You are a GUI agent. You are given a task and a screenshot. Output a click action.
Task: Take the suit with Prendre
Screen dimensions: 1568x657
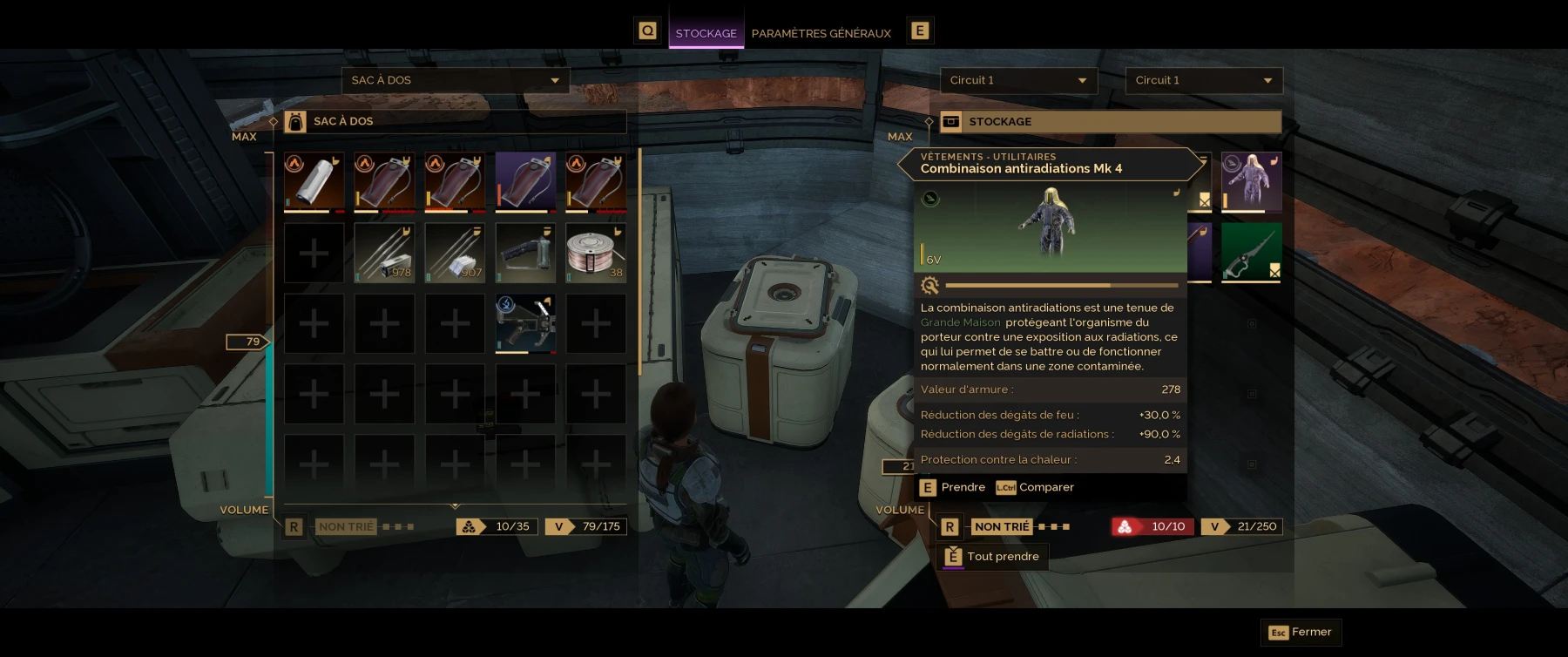(x=953, y=487)
